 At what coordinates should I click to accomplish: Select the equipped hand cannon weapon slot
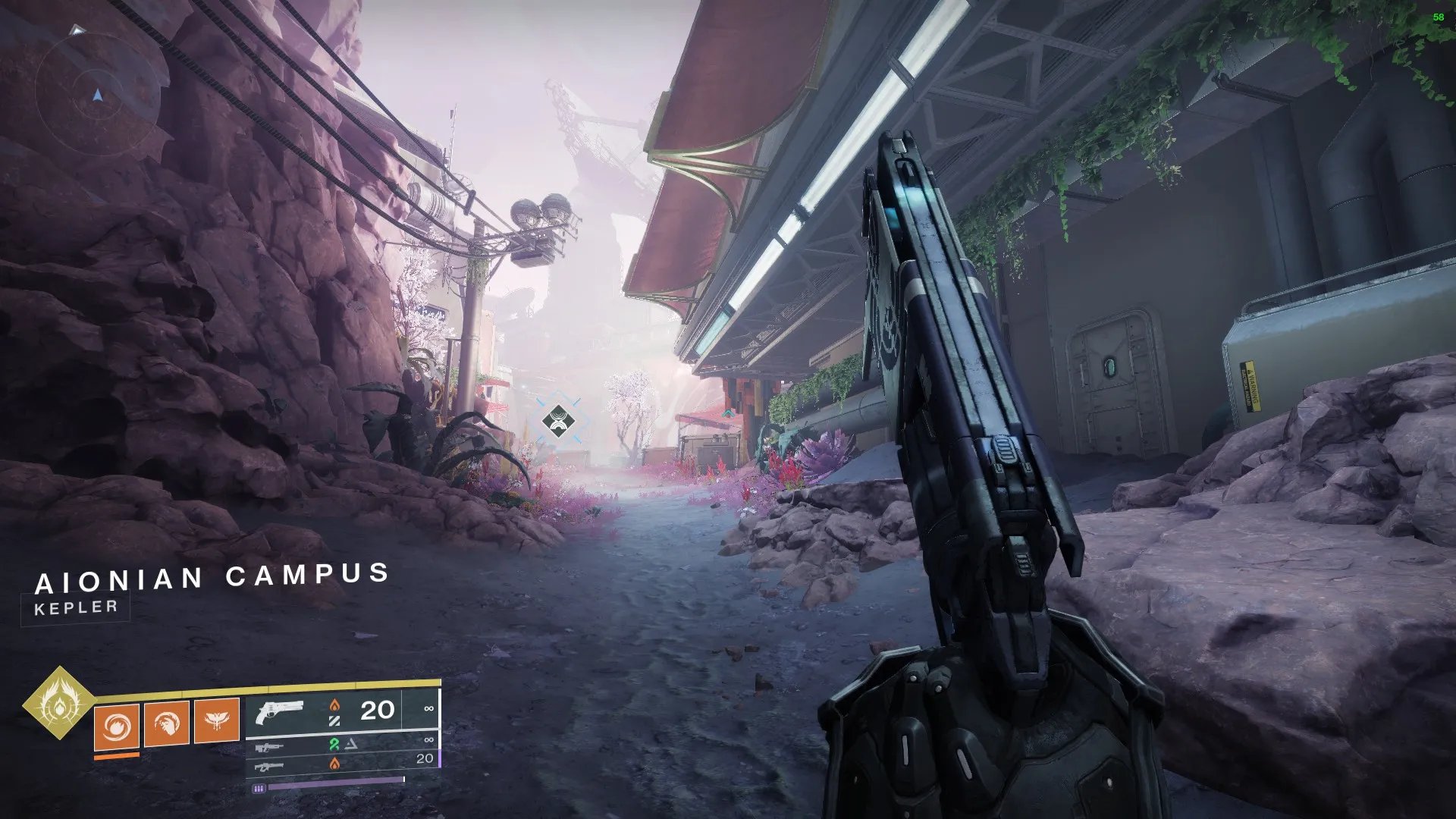point(342,711)
